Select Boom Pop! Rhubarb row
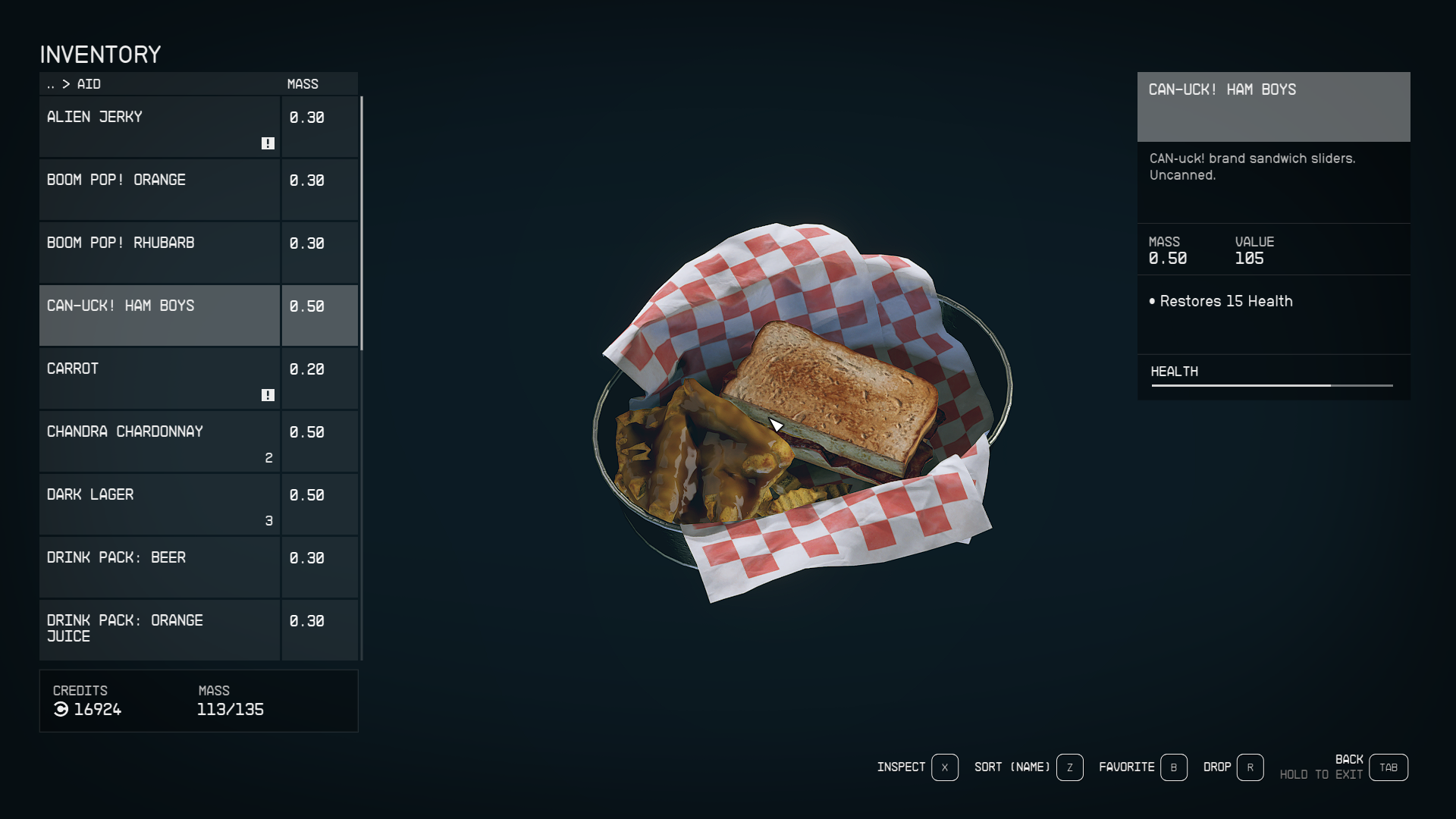1456x819 pixels. pos(159,253)
